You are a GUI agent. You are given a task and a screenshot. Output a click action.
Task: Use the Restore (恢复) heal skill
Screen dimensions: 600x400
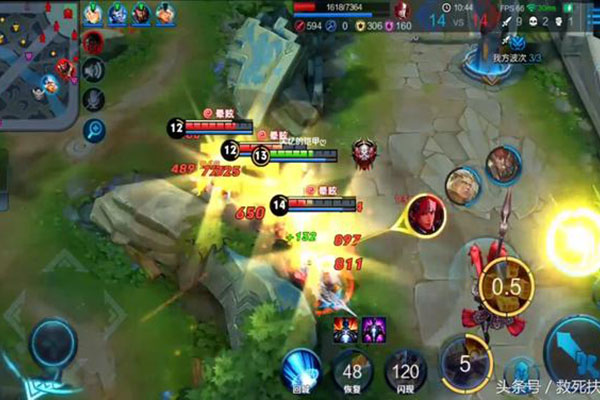pyautogui.click(x=350, y=371)
